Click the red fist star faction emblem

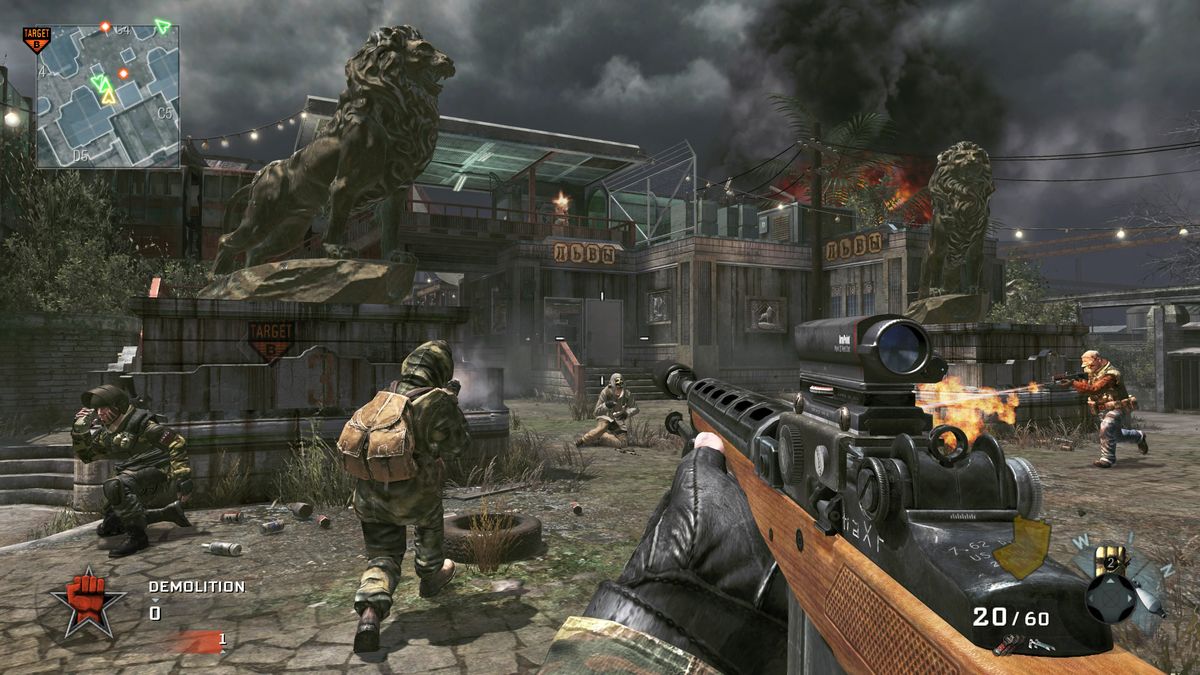(x=87, y=601)
